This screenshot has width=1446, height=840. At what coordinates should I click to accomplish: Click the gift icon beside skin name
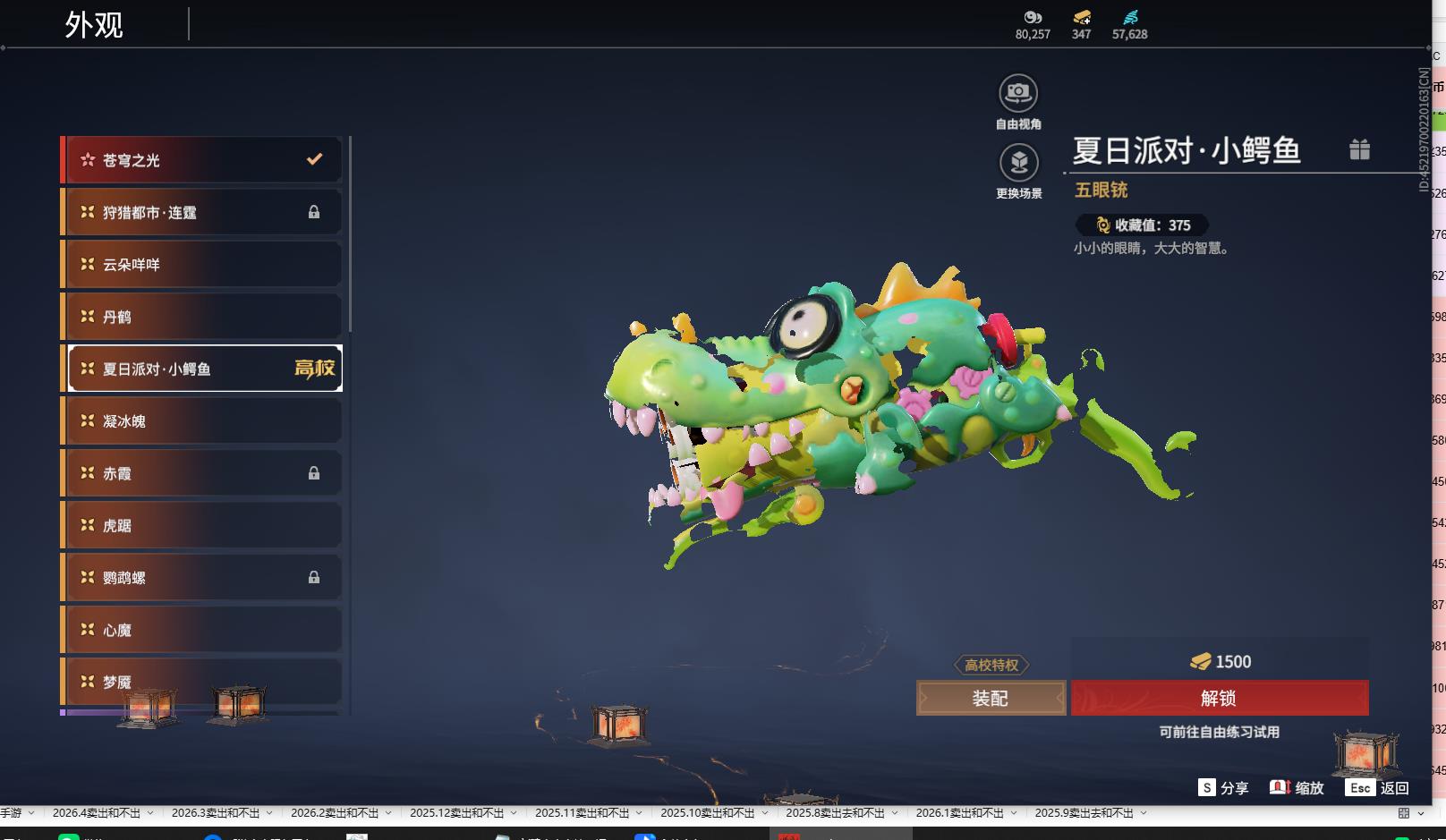[x=1359, y=149]
